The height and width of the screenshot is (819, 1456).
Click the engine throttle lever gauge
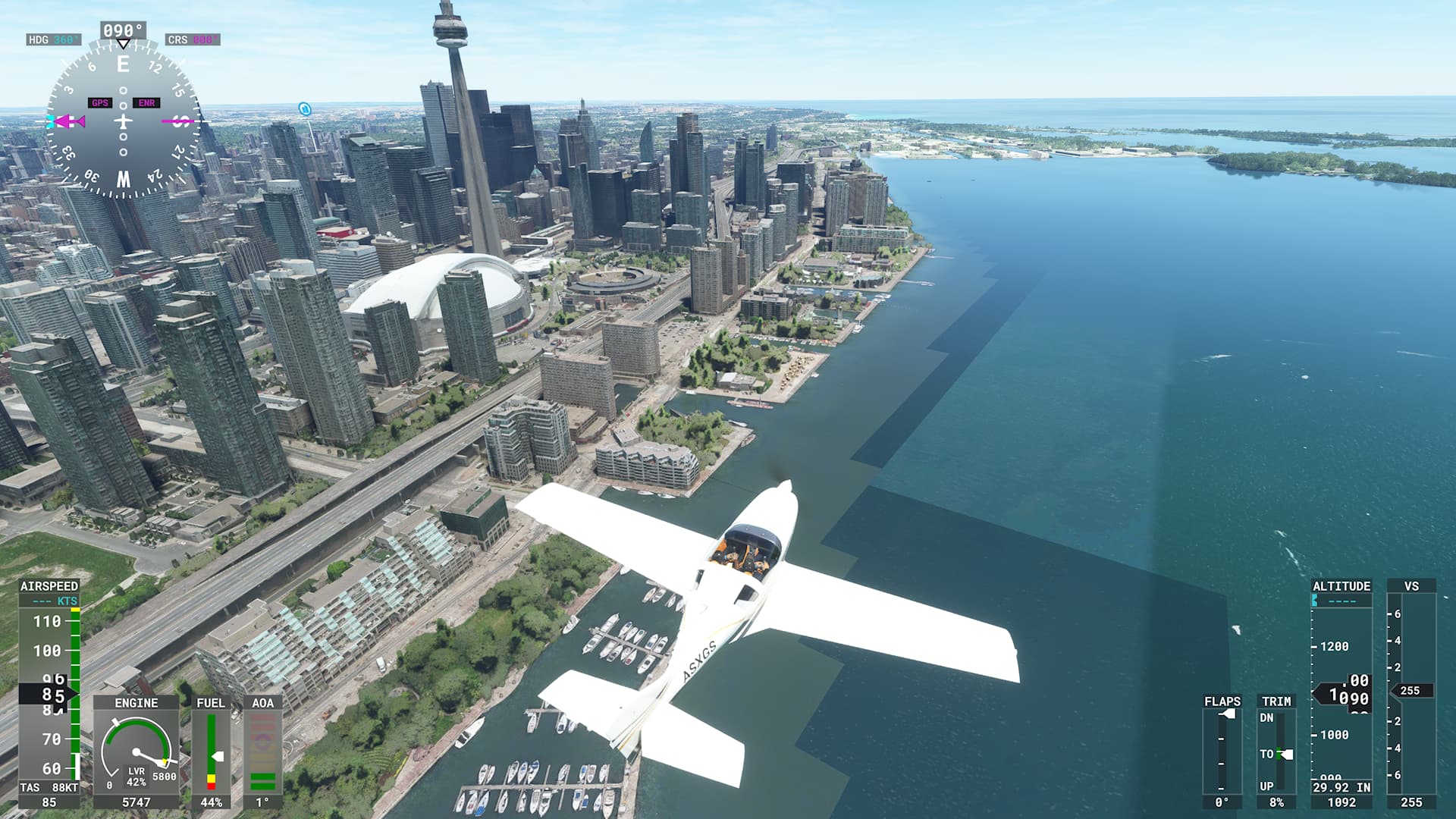[x=136, y=752]
